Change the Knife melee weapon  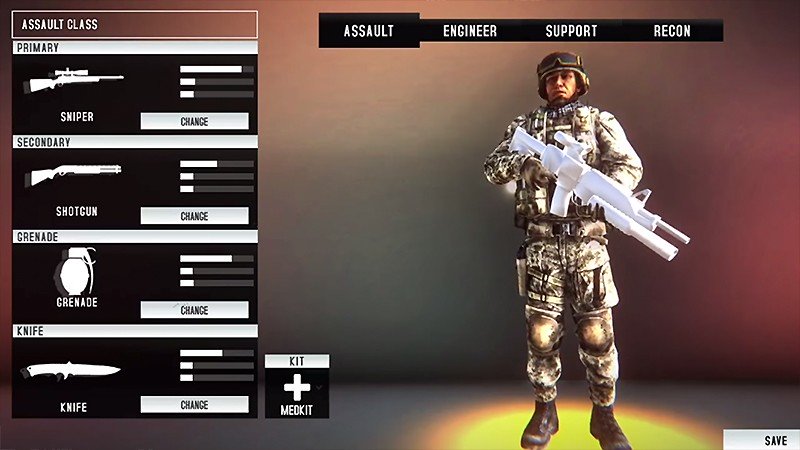click(194, 405)
